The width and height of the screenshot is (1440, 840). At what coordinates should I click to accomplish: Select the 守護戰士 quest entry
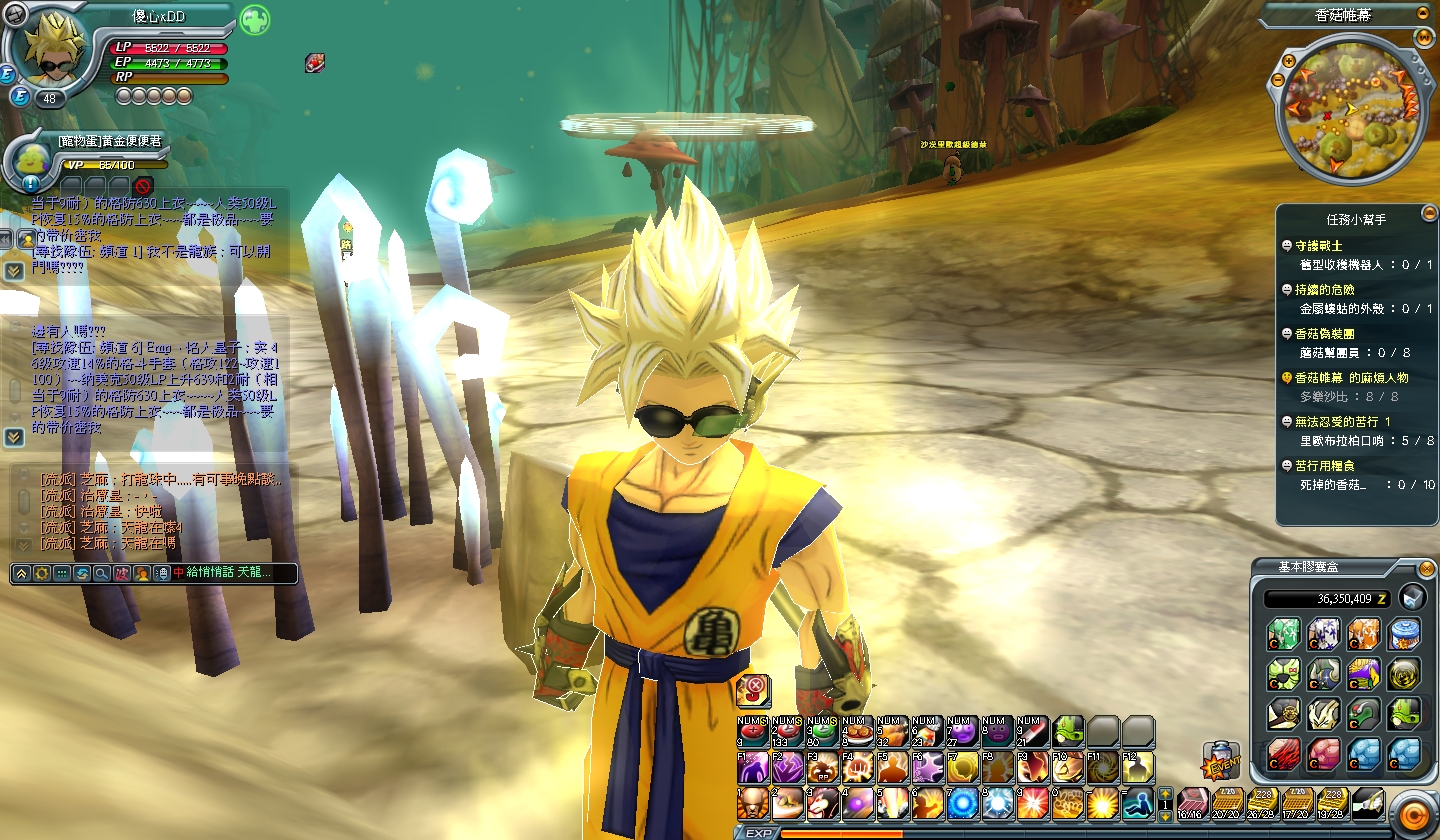pos(1319,245)
